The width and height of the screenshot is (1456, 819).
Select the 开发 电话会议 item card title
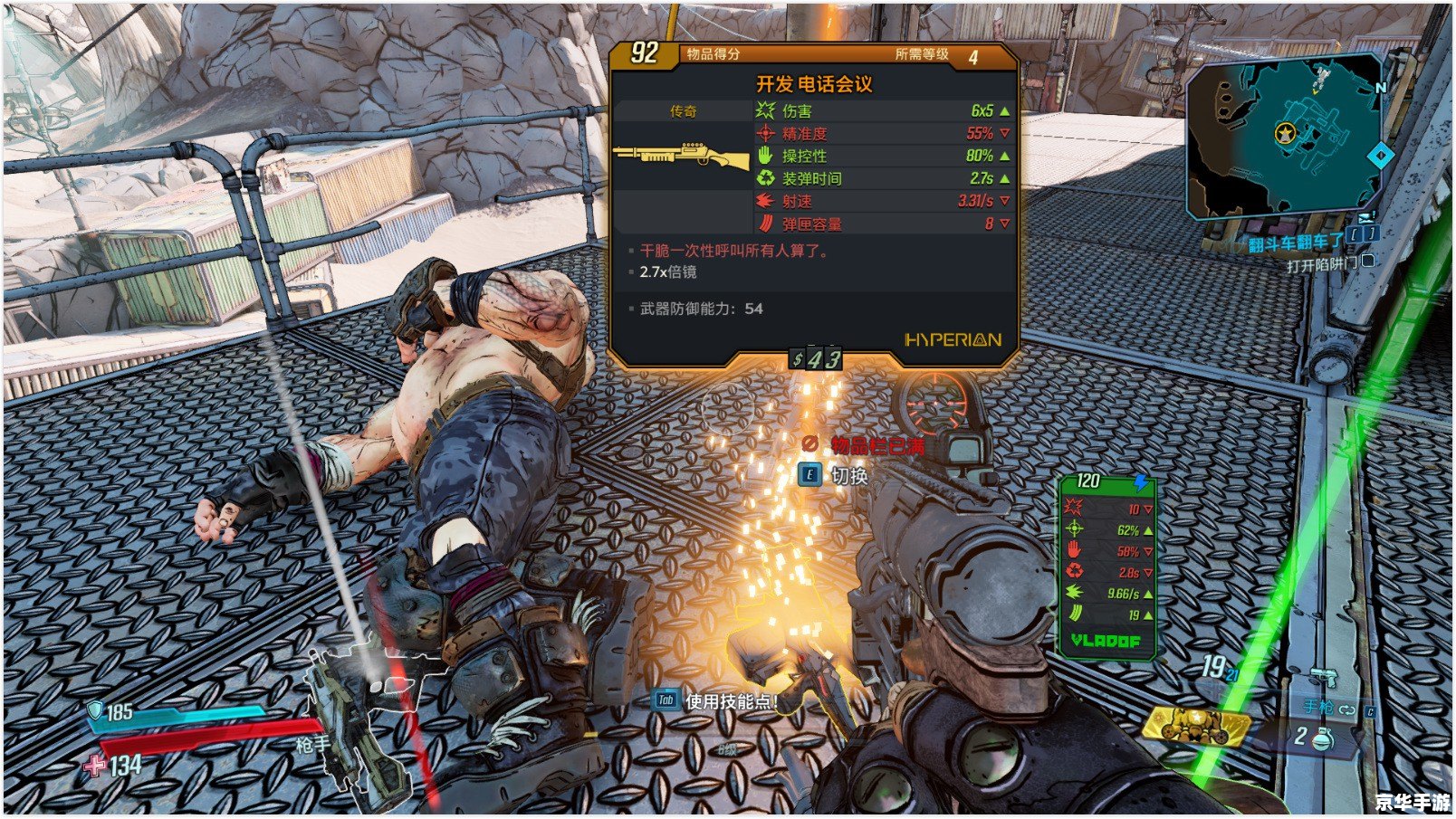(814, 85)
